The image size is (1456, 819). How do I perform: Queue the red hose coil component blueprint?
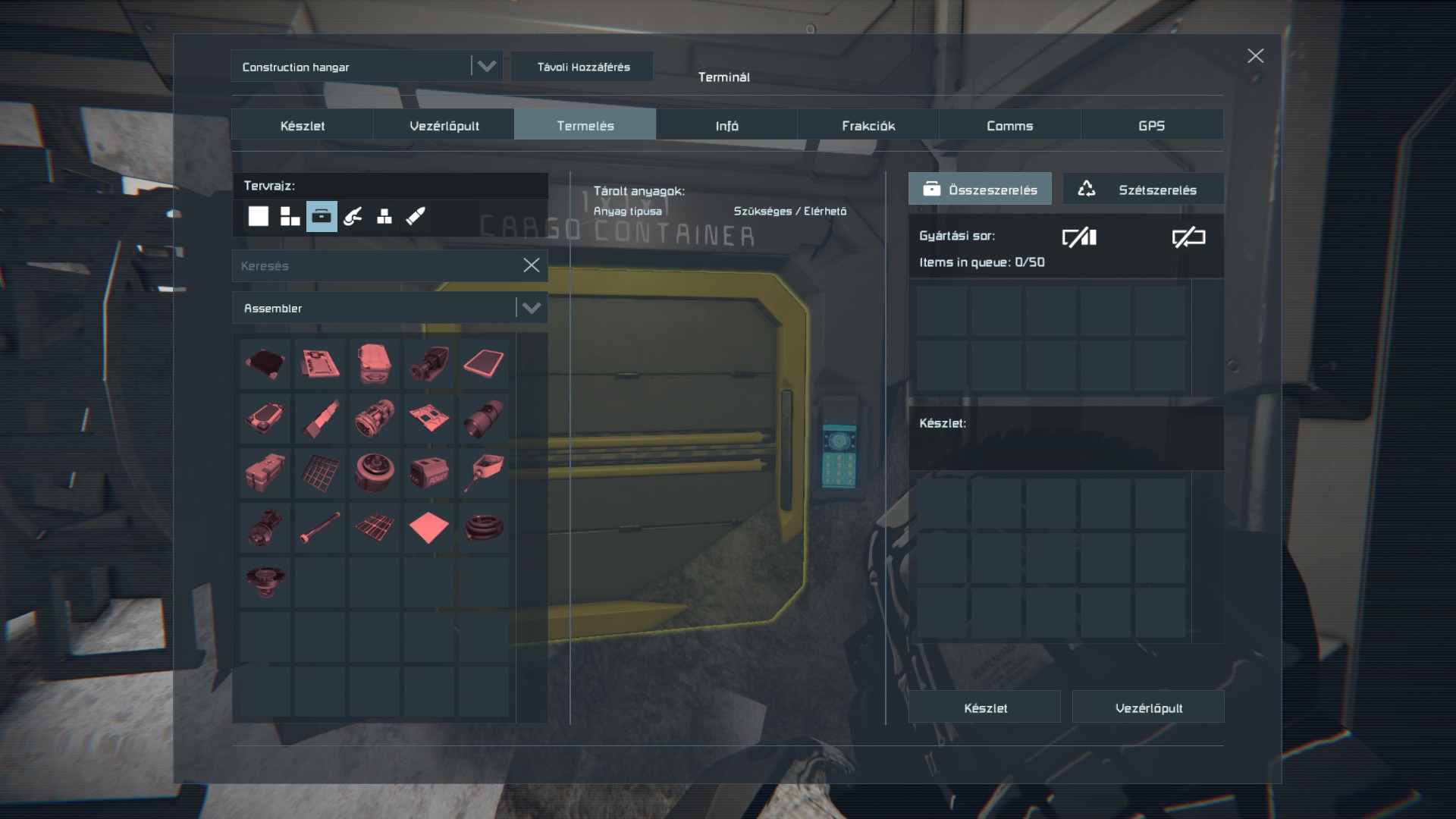[483, 527]
